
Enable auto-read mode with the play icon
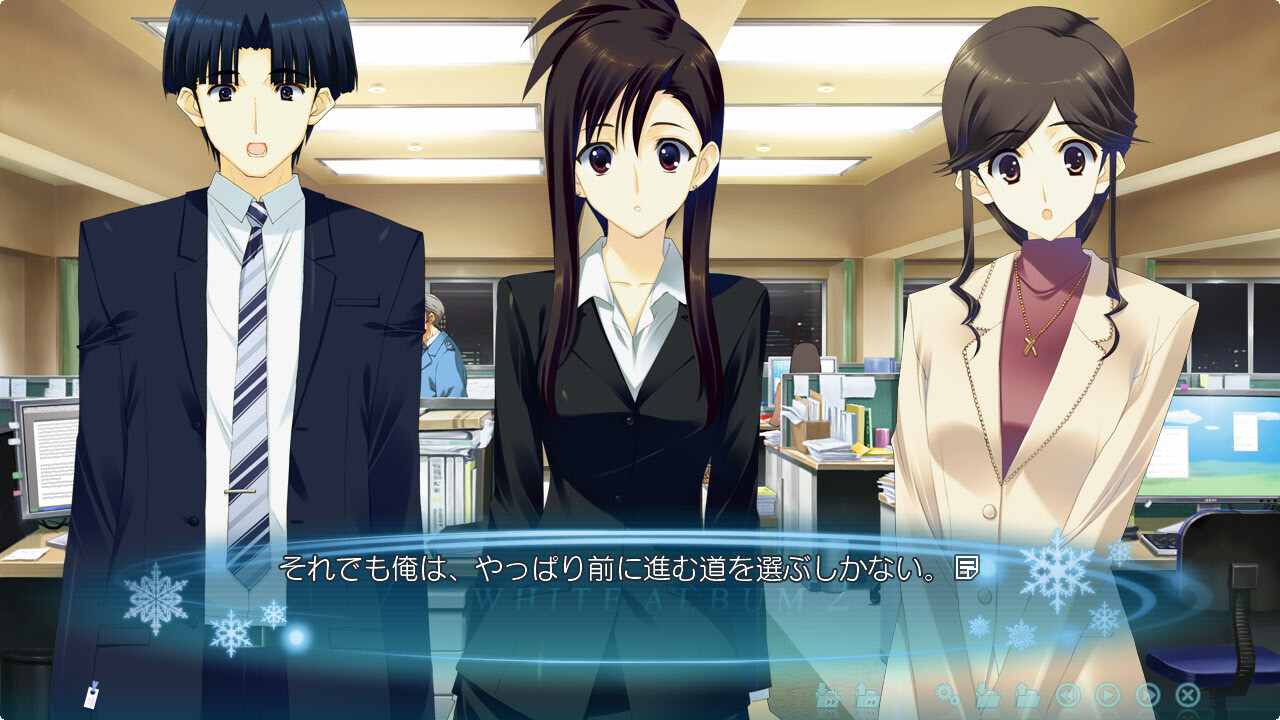pyautogui.click(x=1108, y=695)
